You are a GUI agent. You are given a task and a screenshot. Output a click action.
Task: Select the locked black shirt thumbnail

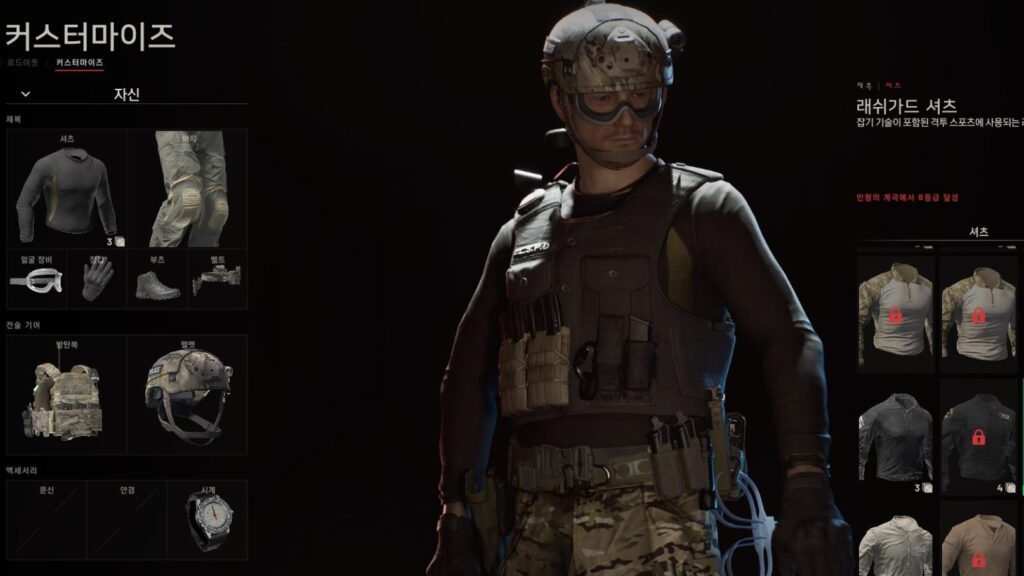(x=978, y=438)
